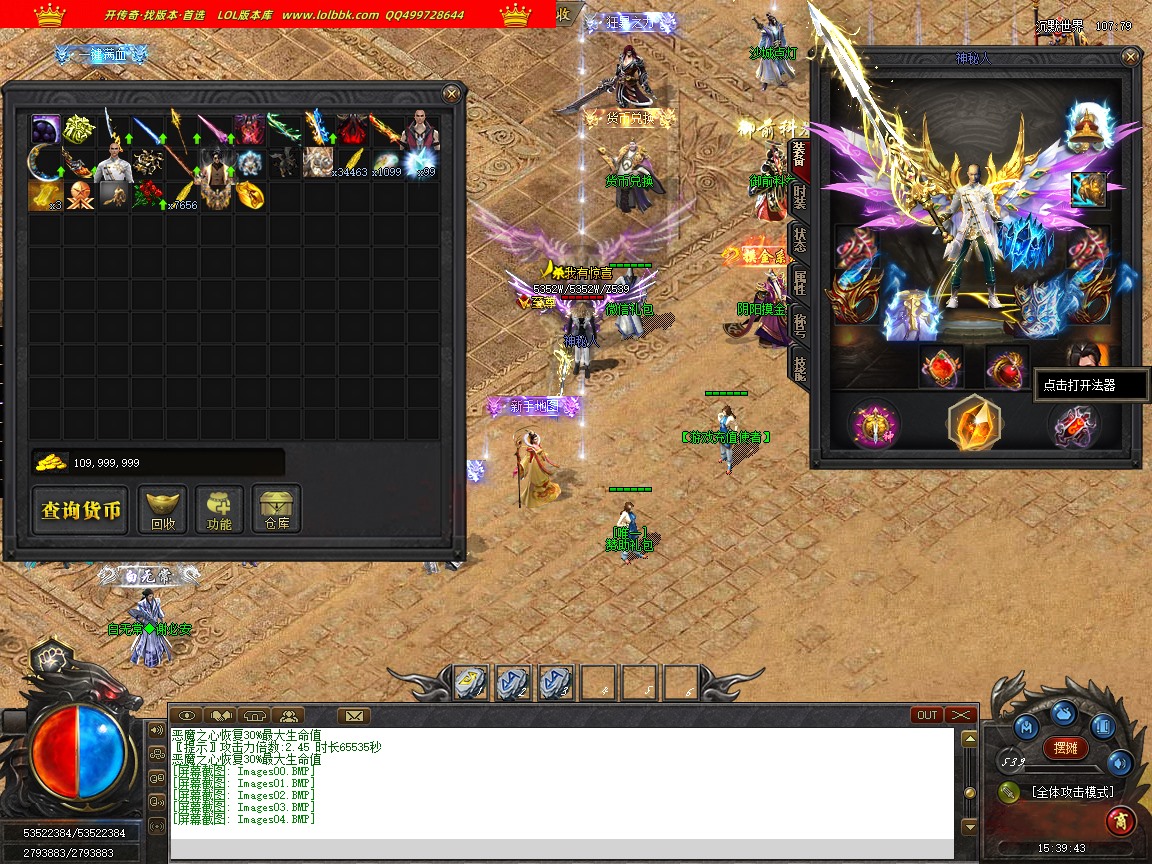This screenshot has height=864, width=1152.
Task: Open the 摆摊 stall button
Action: (x=1066, y=747)
